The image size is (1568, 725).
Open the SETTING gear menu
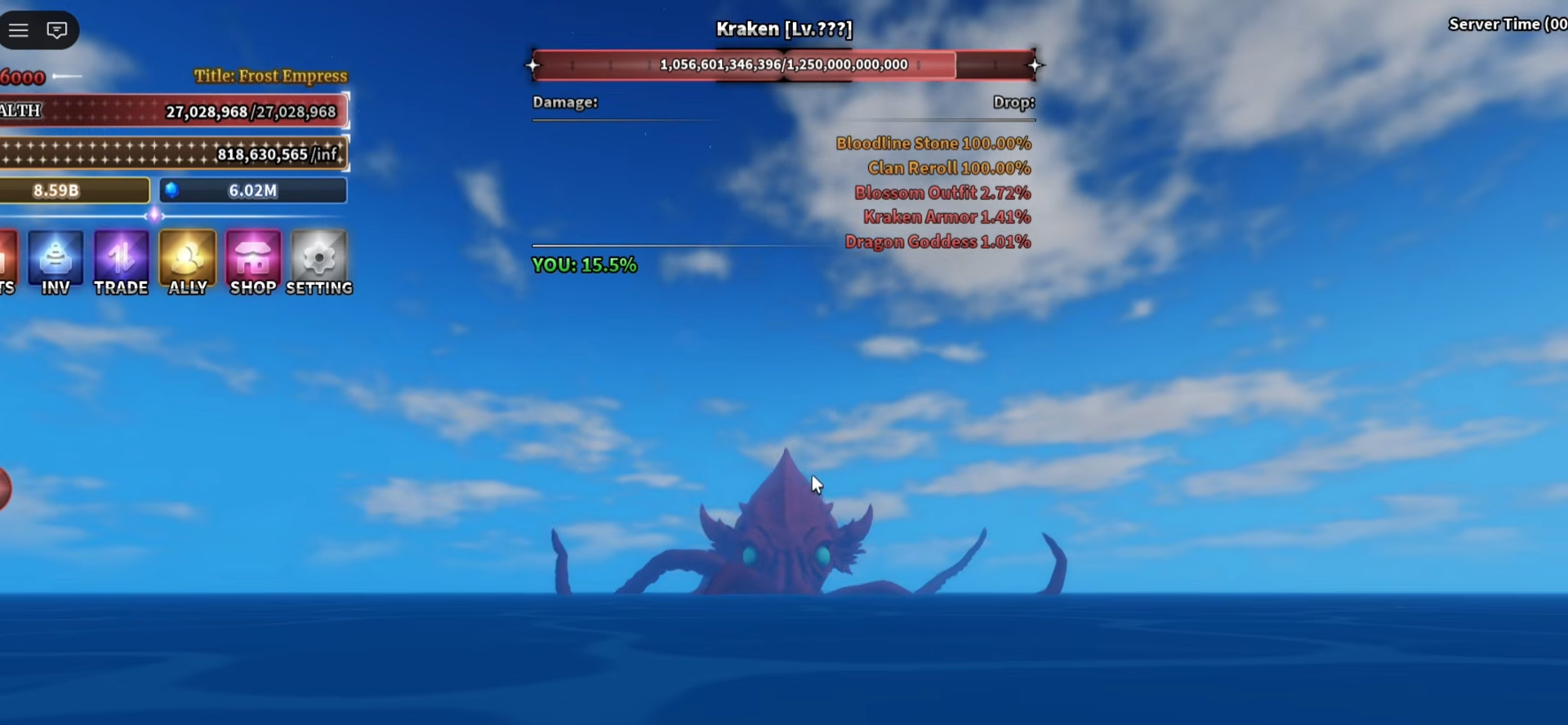pos(319,261)
